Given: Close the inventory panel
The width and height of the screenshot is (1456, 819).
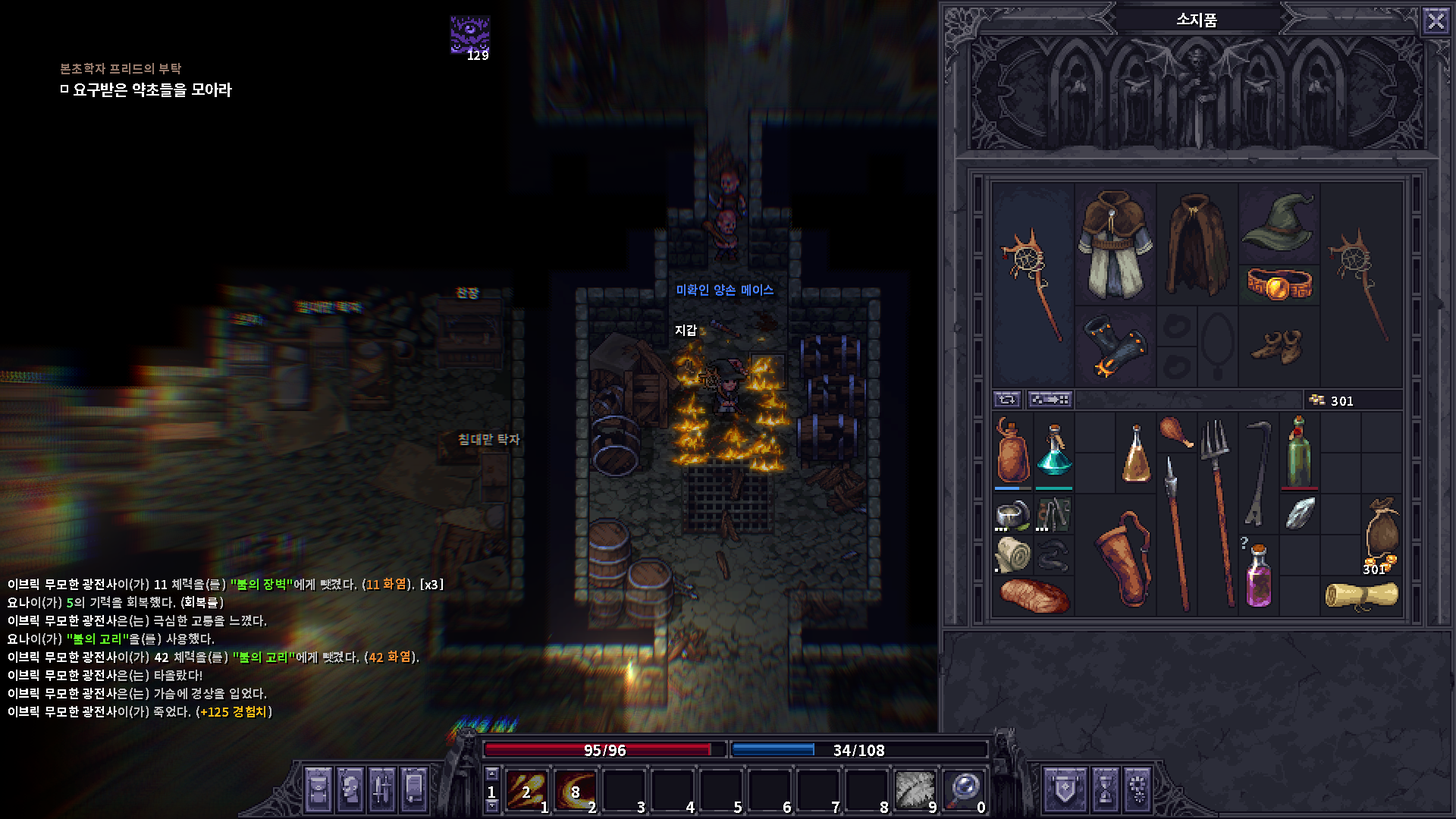Looking at the screenshot, I should tap(1436, 20).
